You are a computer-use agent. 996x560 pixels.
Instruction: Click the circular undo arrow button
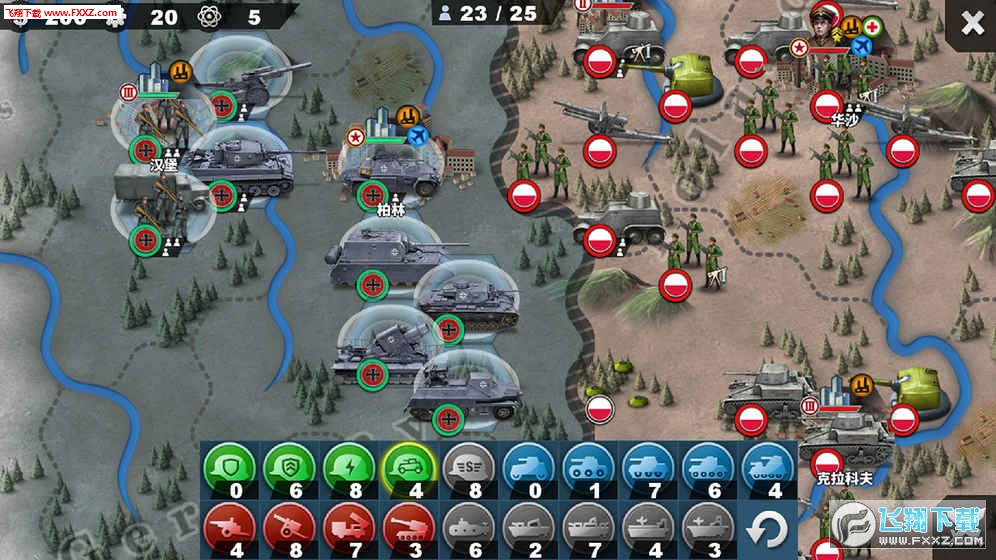[767, 529]
